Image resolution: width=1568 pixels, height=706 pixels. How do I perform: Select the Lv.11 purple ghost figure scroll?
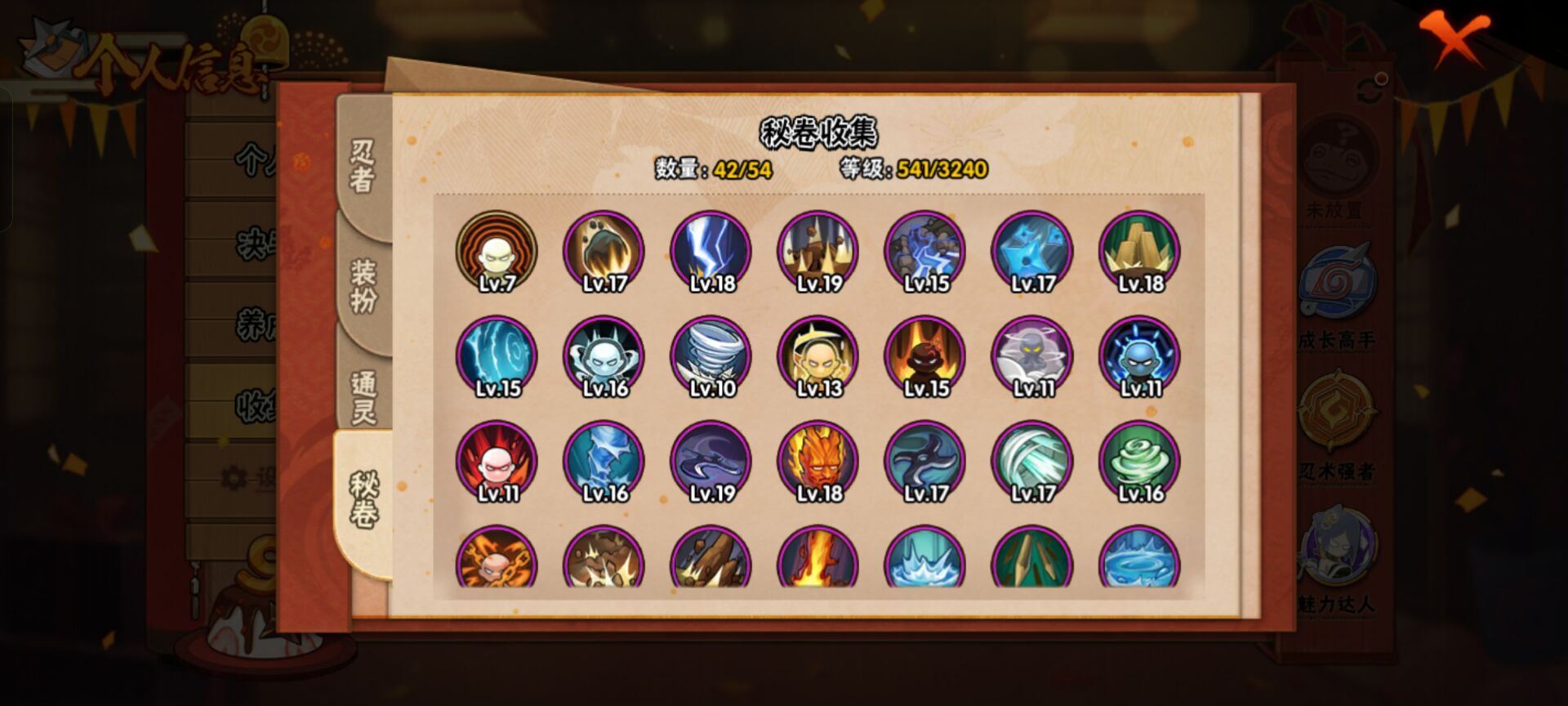click(1032, 356)
